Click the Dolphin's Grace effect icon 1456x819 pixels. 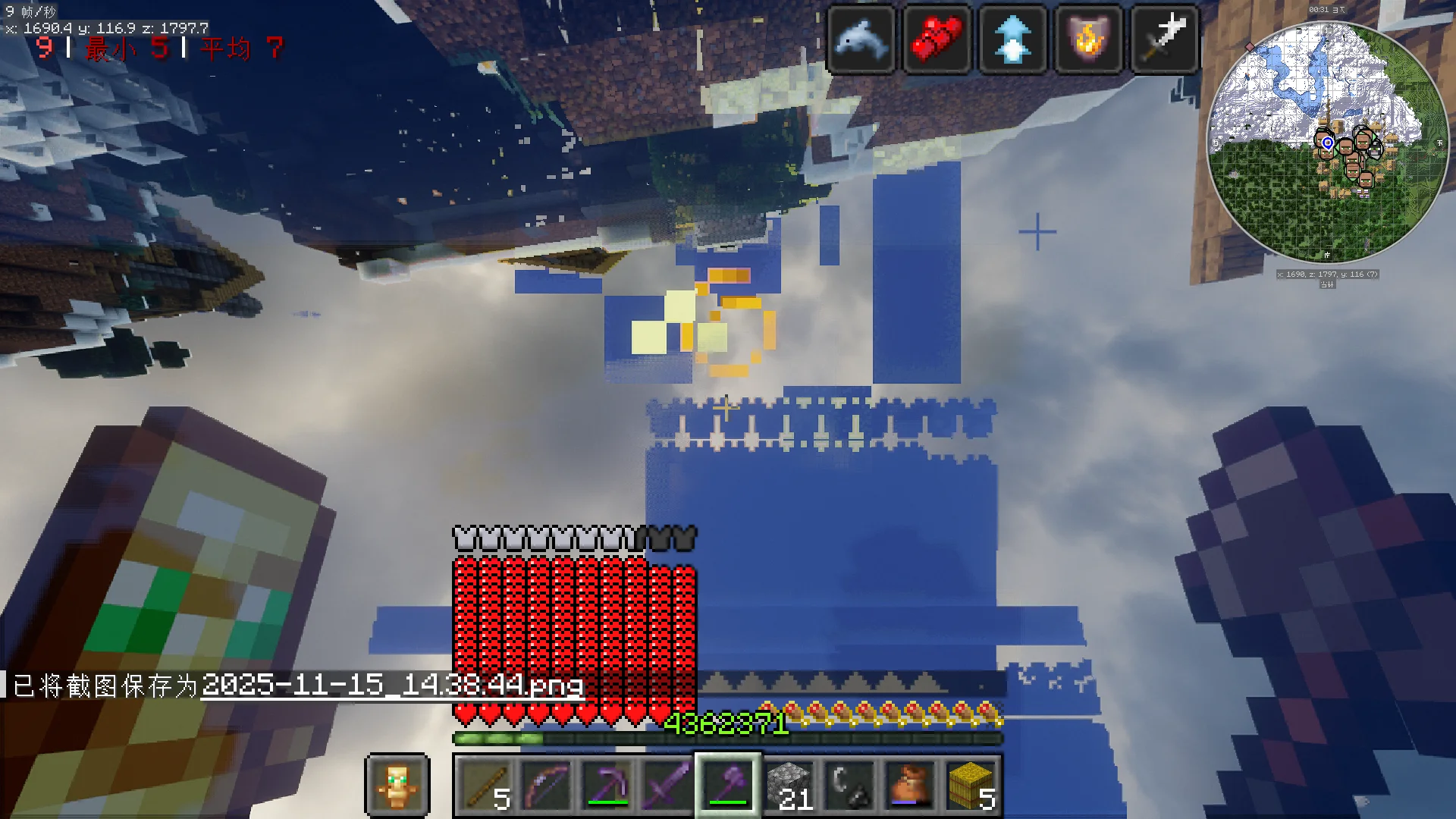pos(861,39)
